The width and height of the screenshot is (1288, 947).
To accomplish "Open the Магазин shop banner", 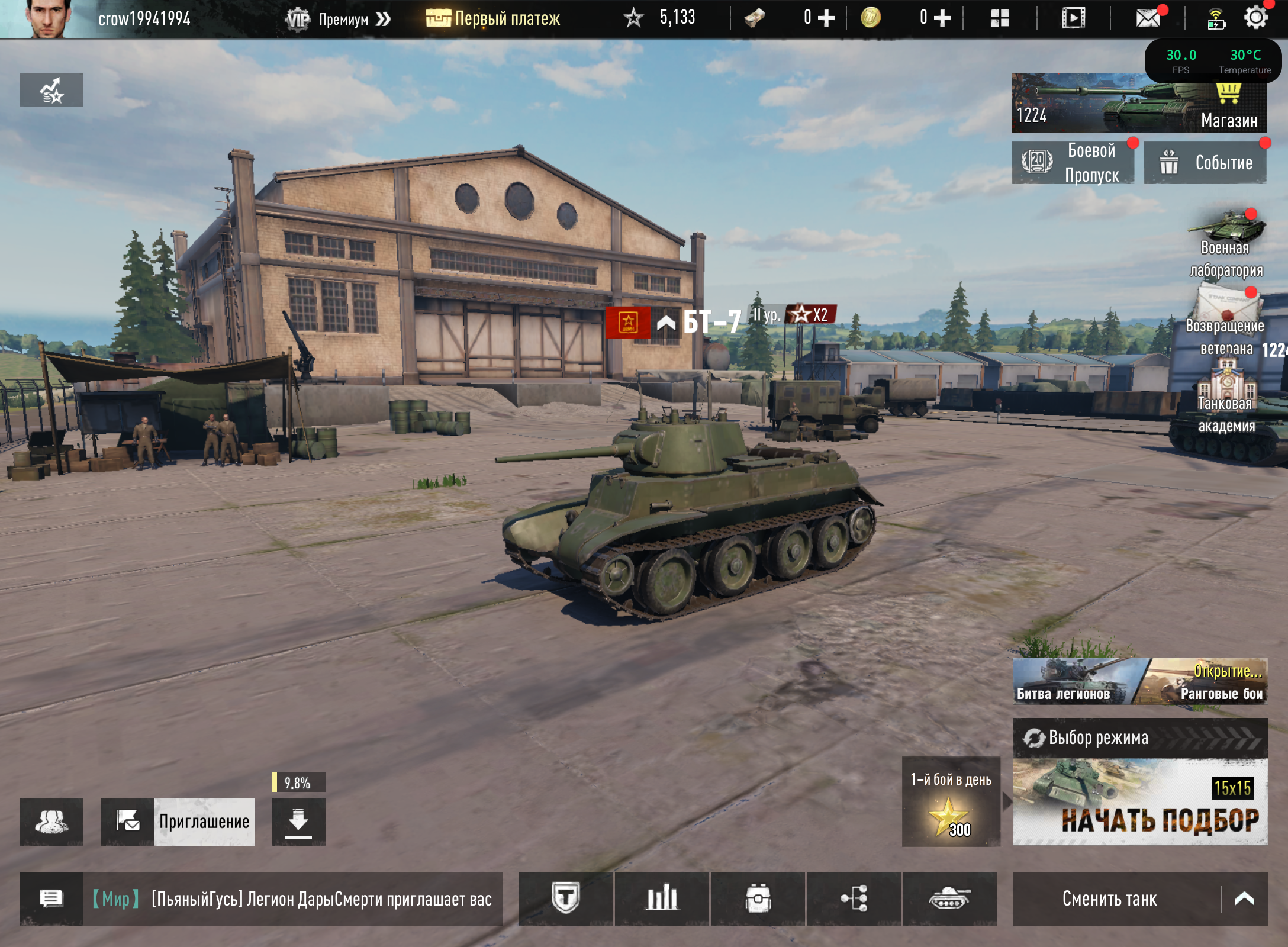I will click(1138, 104).
